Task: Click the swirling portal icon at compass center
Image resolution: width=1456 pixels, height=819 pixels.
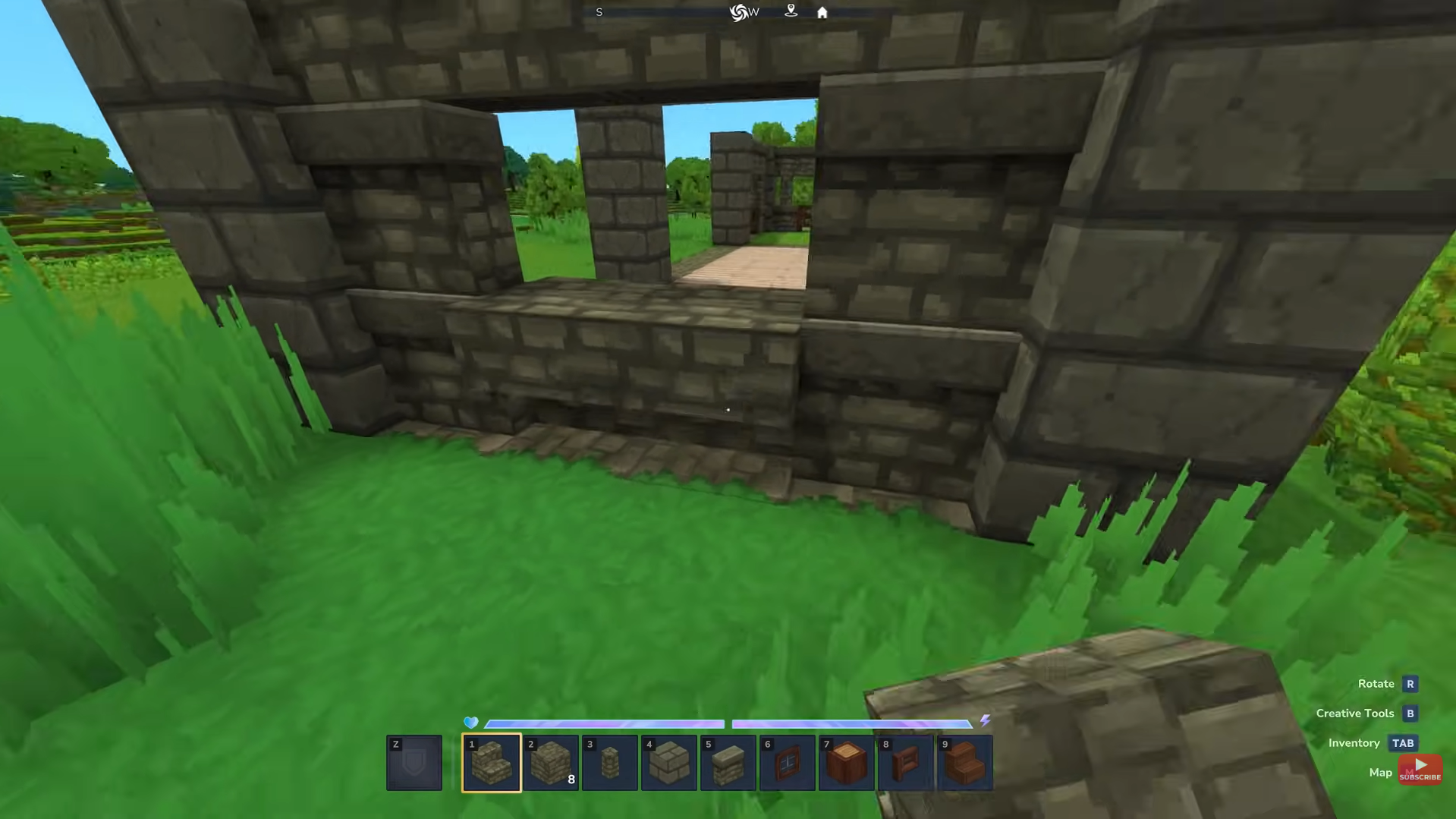Action: point(740,12)
